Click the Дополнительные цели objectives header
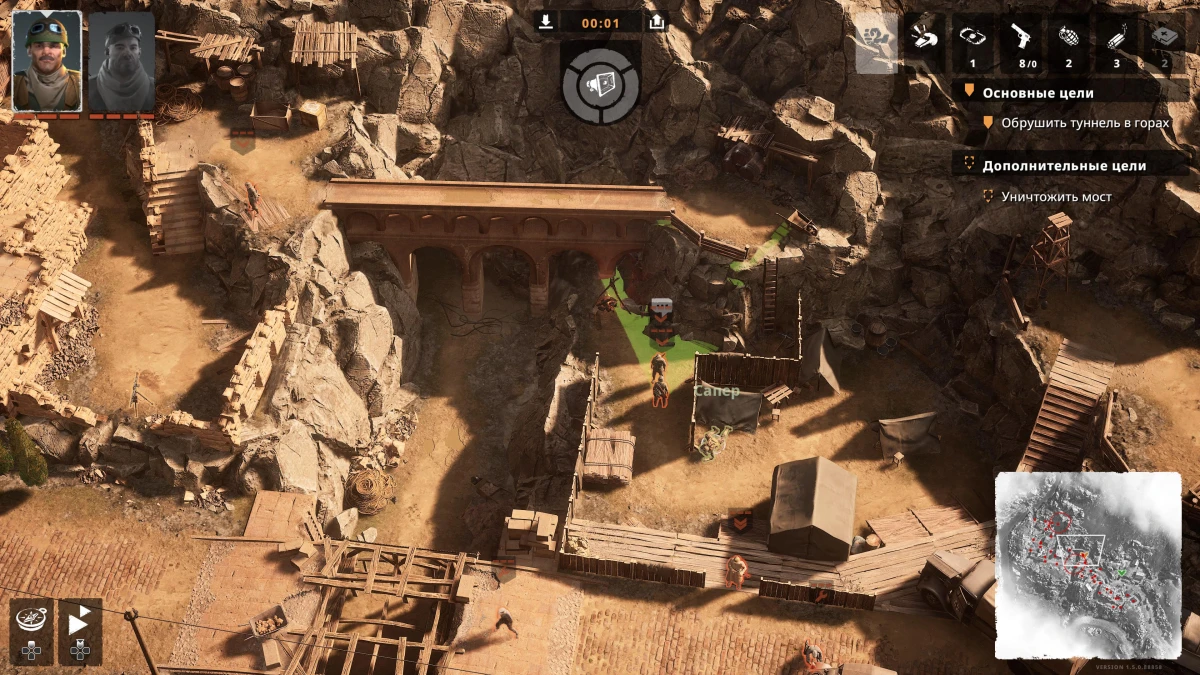This screenshot has height=675, width=1200. [x=1064, y=165]
